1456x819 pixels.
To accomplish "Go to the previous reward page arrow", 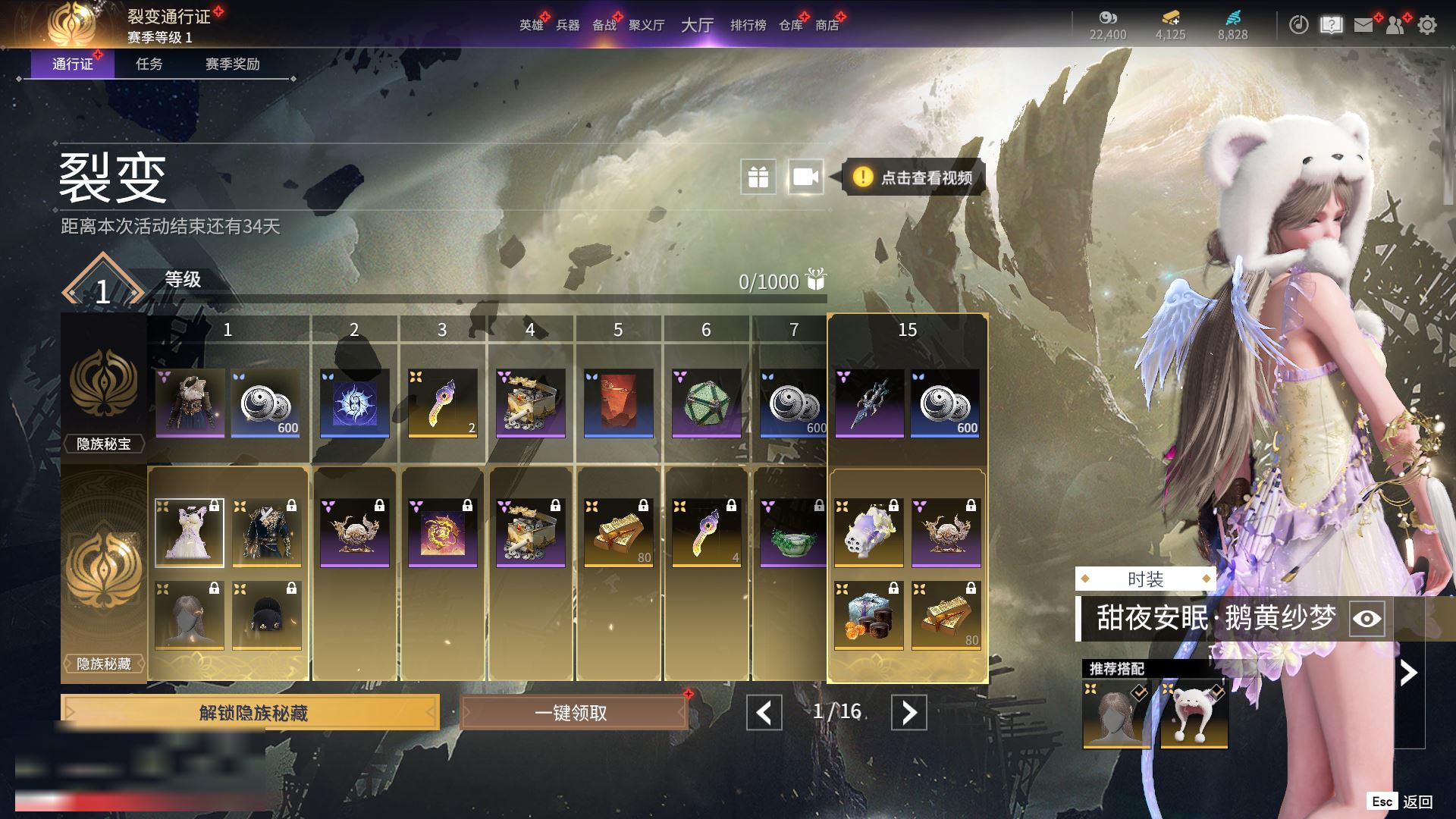I will (764, 713).
